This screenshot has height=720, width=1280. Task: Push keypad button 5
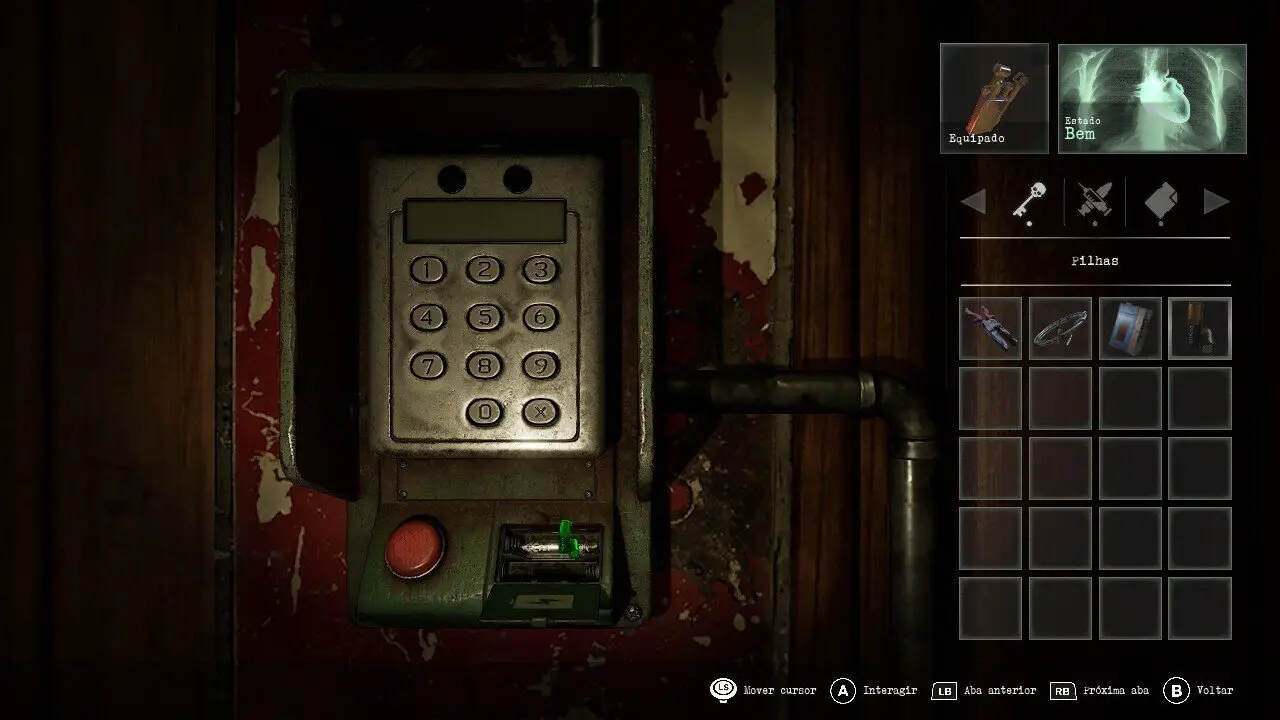(485, 318)
